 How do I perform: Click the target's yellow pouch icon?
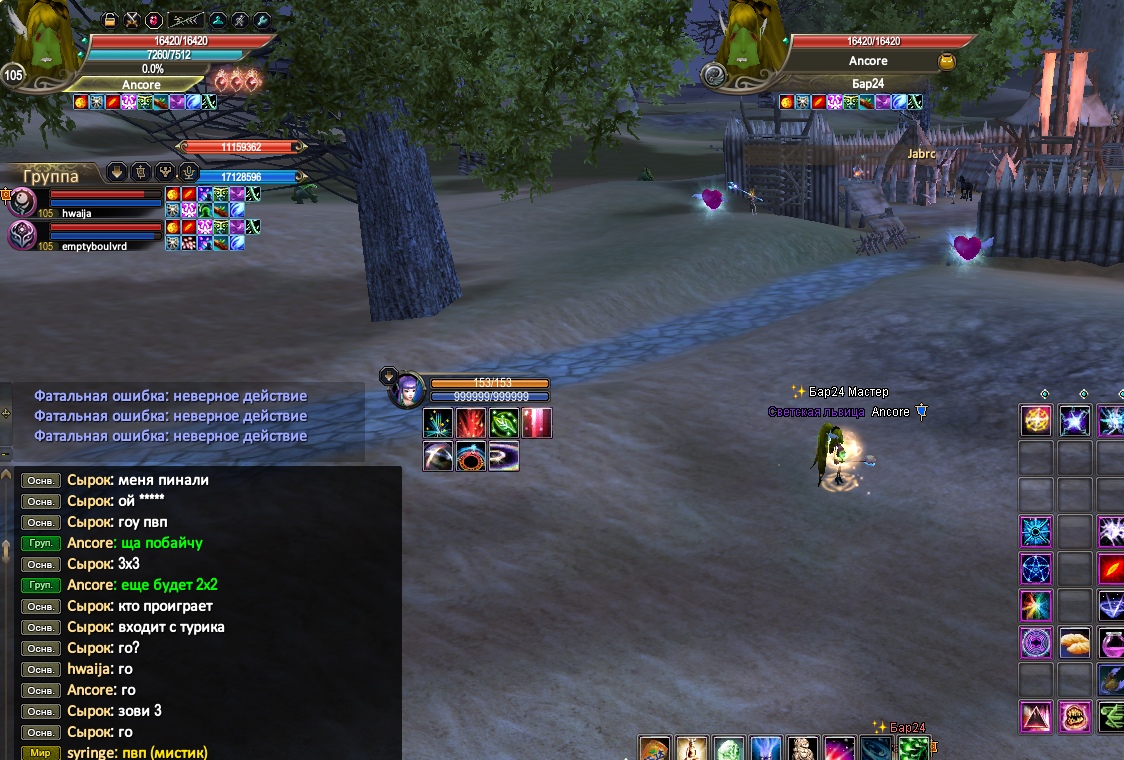point(946,62)
